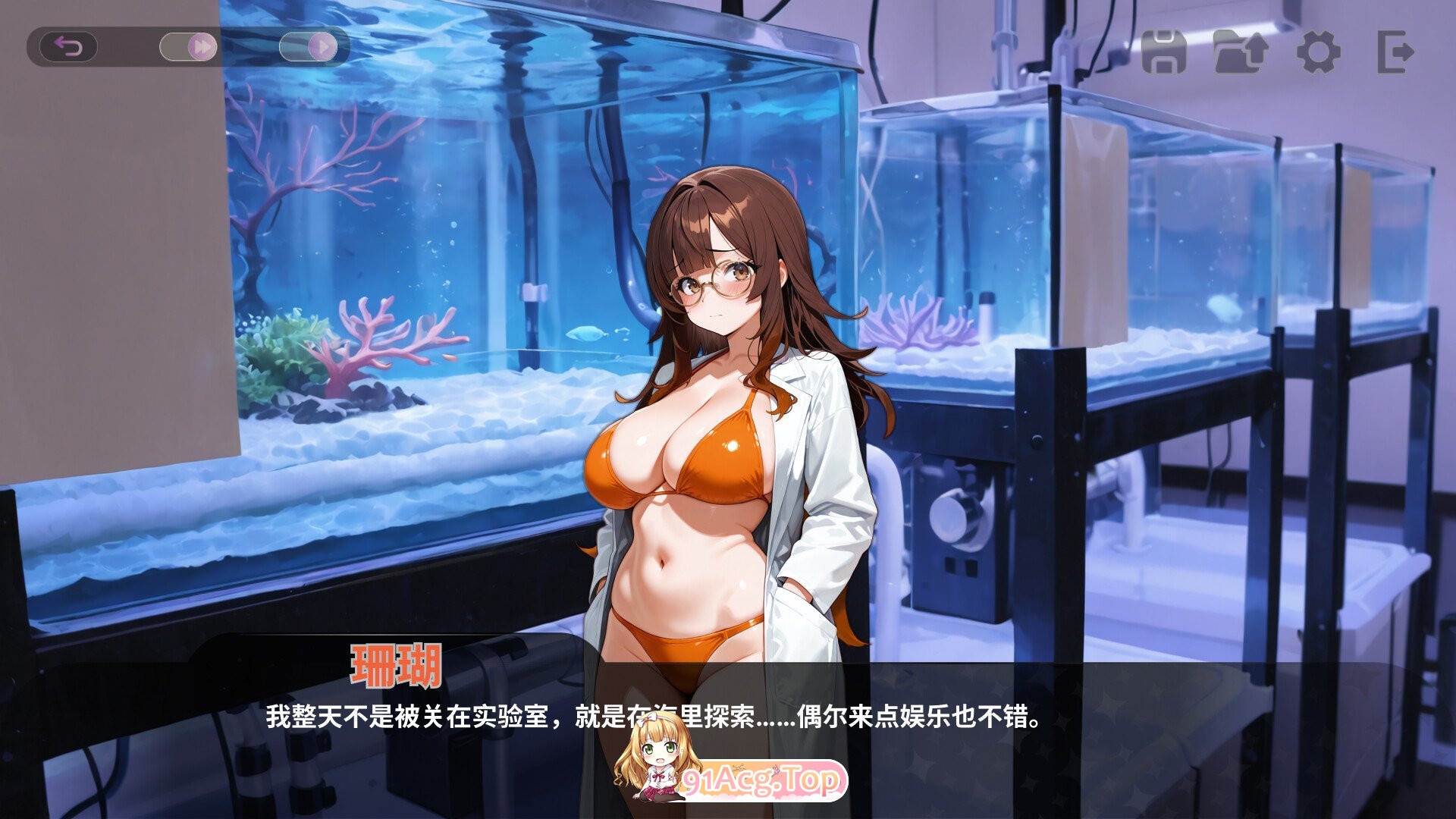The width and height of the screenshot is (1456, 819).
Task: Open the load game folder icon
Action: (1242, 53)
